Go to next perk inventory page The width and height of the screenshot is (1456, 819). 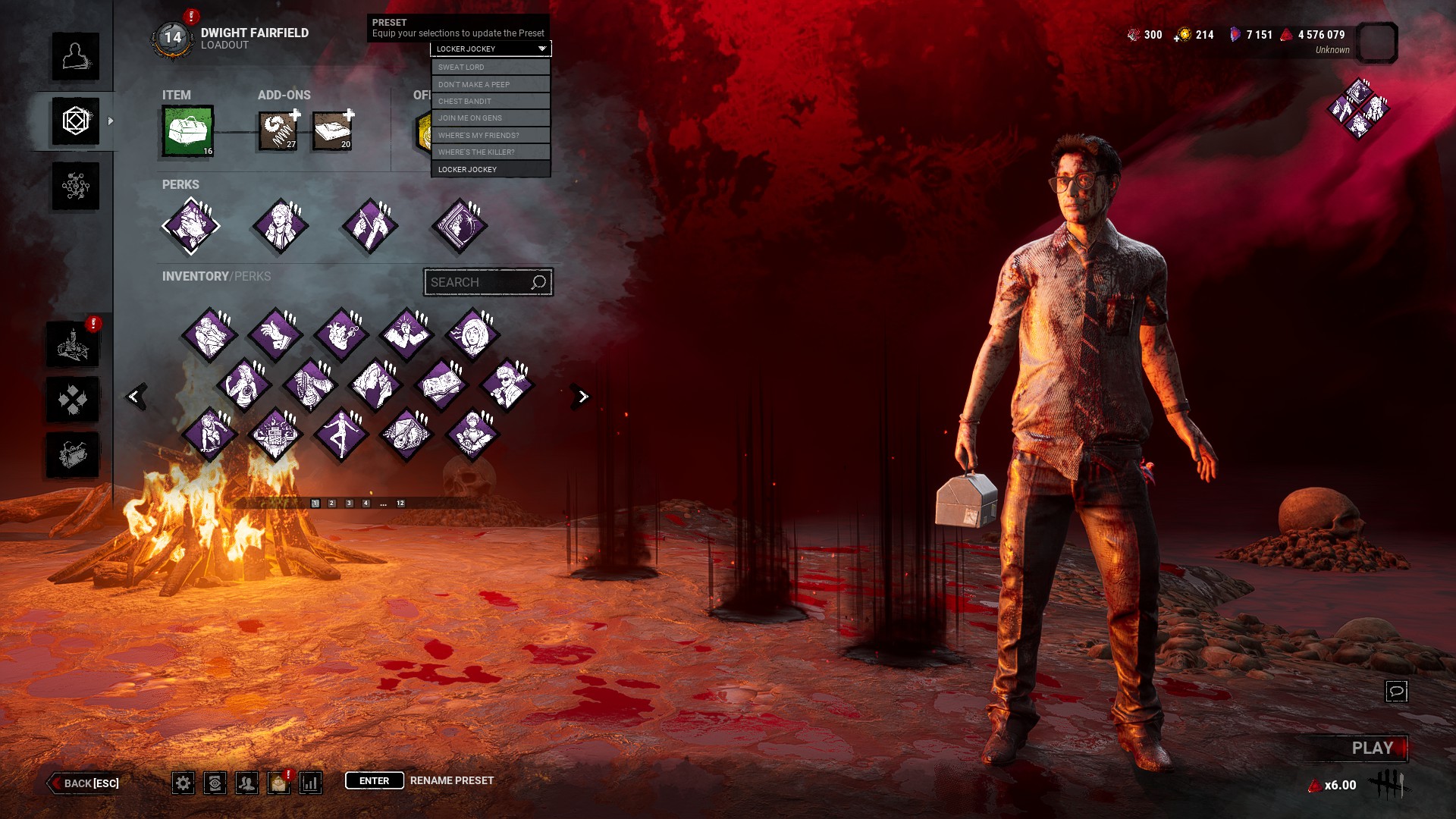(x=582, y=397)
